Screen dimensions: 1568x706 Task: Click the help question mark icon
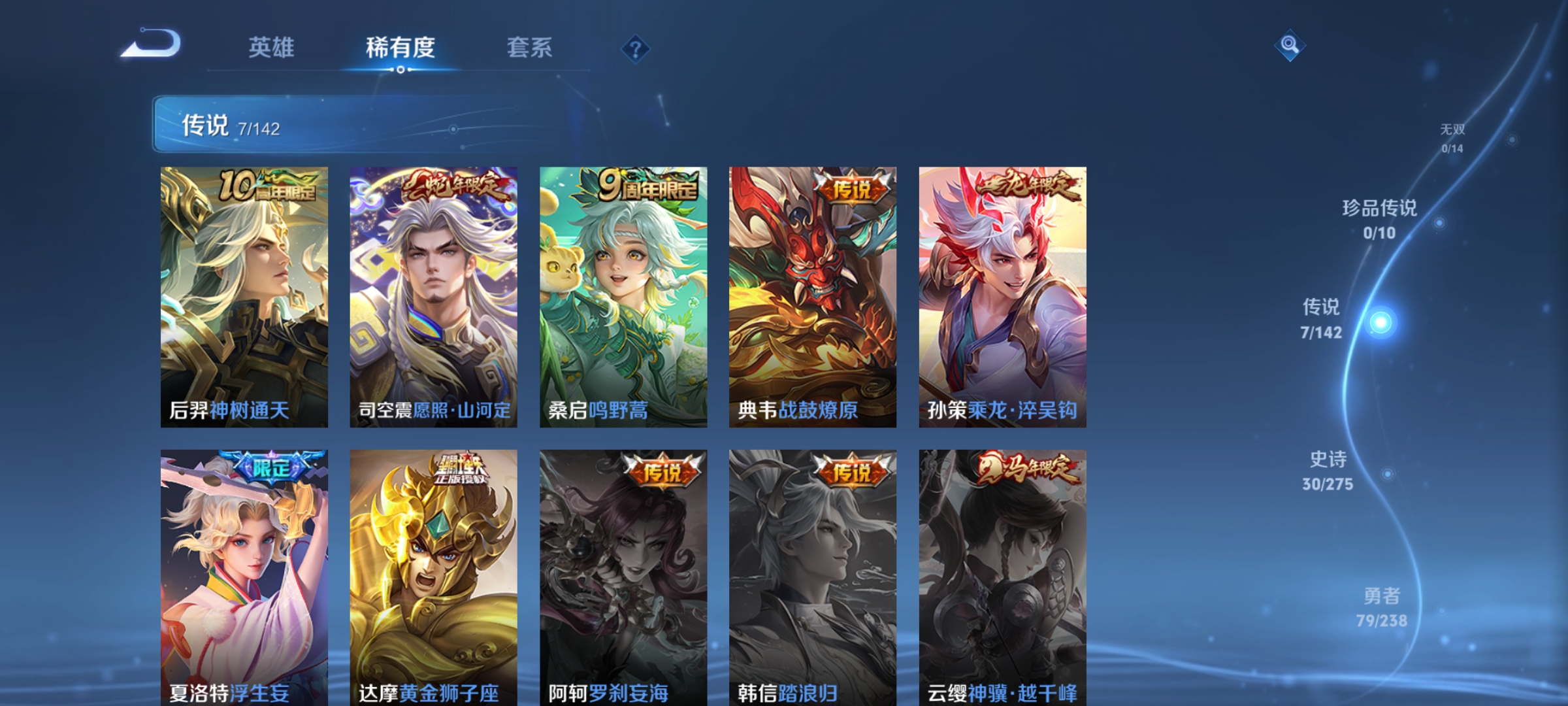coord(636,50)
